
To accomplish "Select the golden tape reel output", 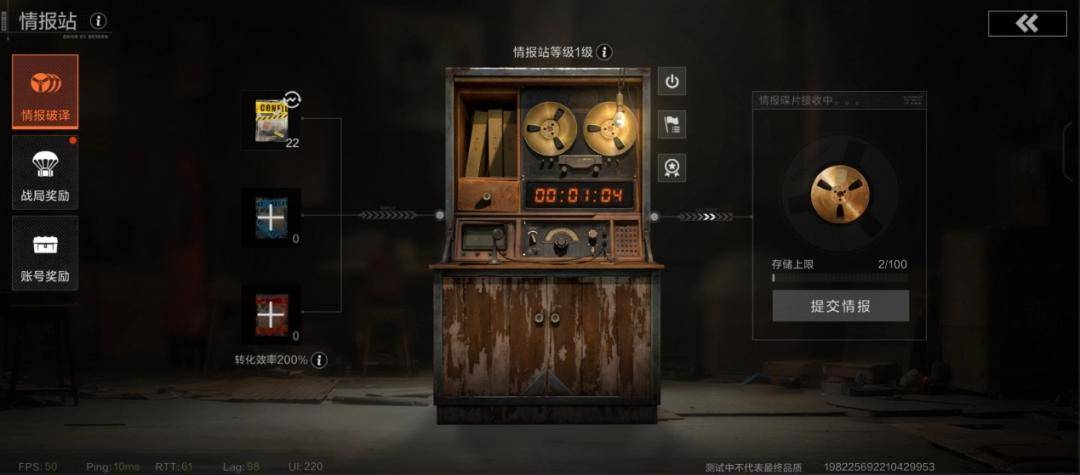I will (840, 193).
